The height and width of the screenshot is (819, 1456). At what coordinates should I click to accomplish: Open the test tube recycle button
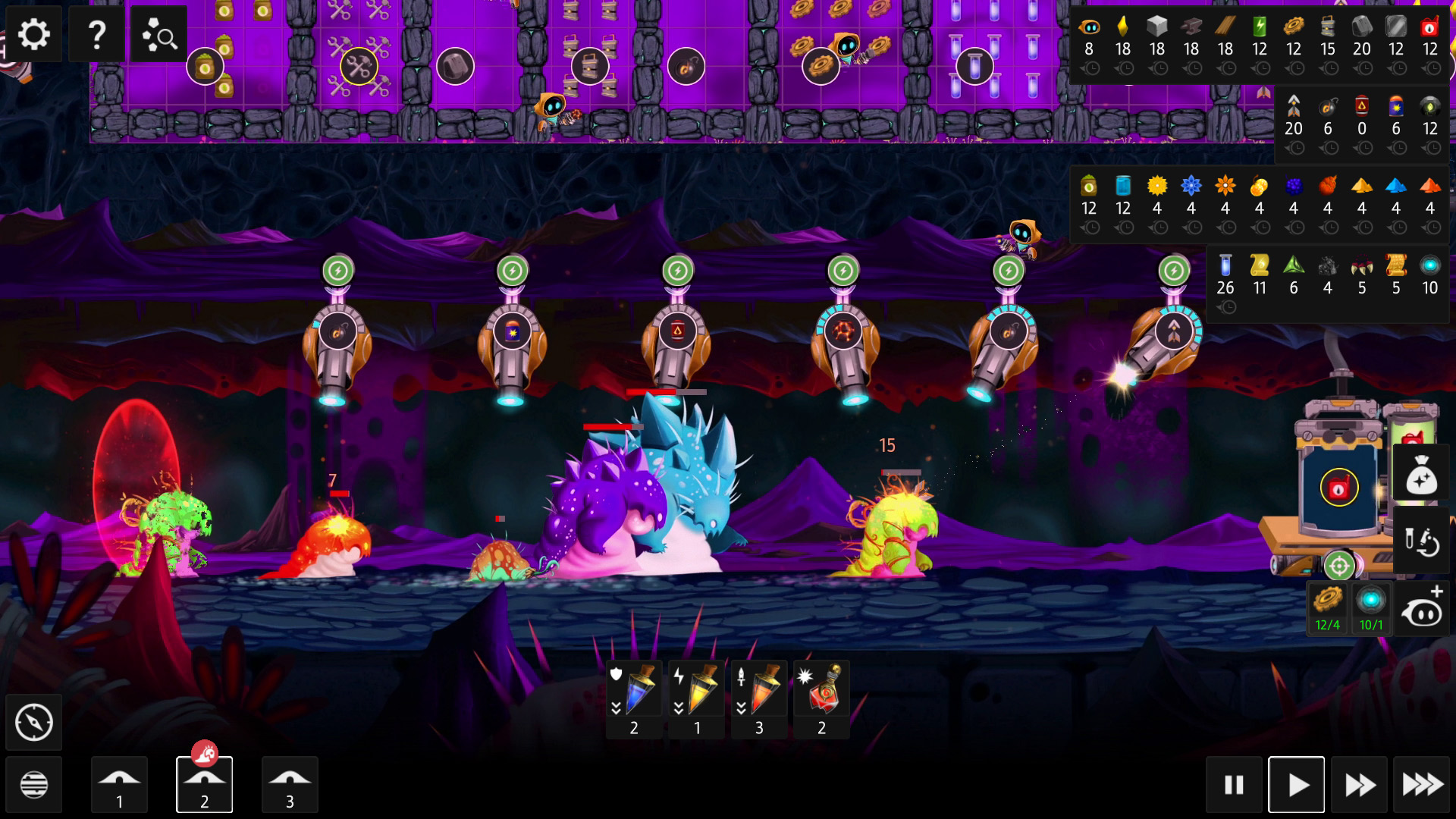pyautogui.click(x=1421, y=541)
